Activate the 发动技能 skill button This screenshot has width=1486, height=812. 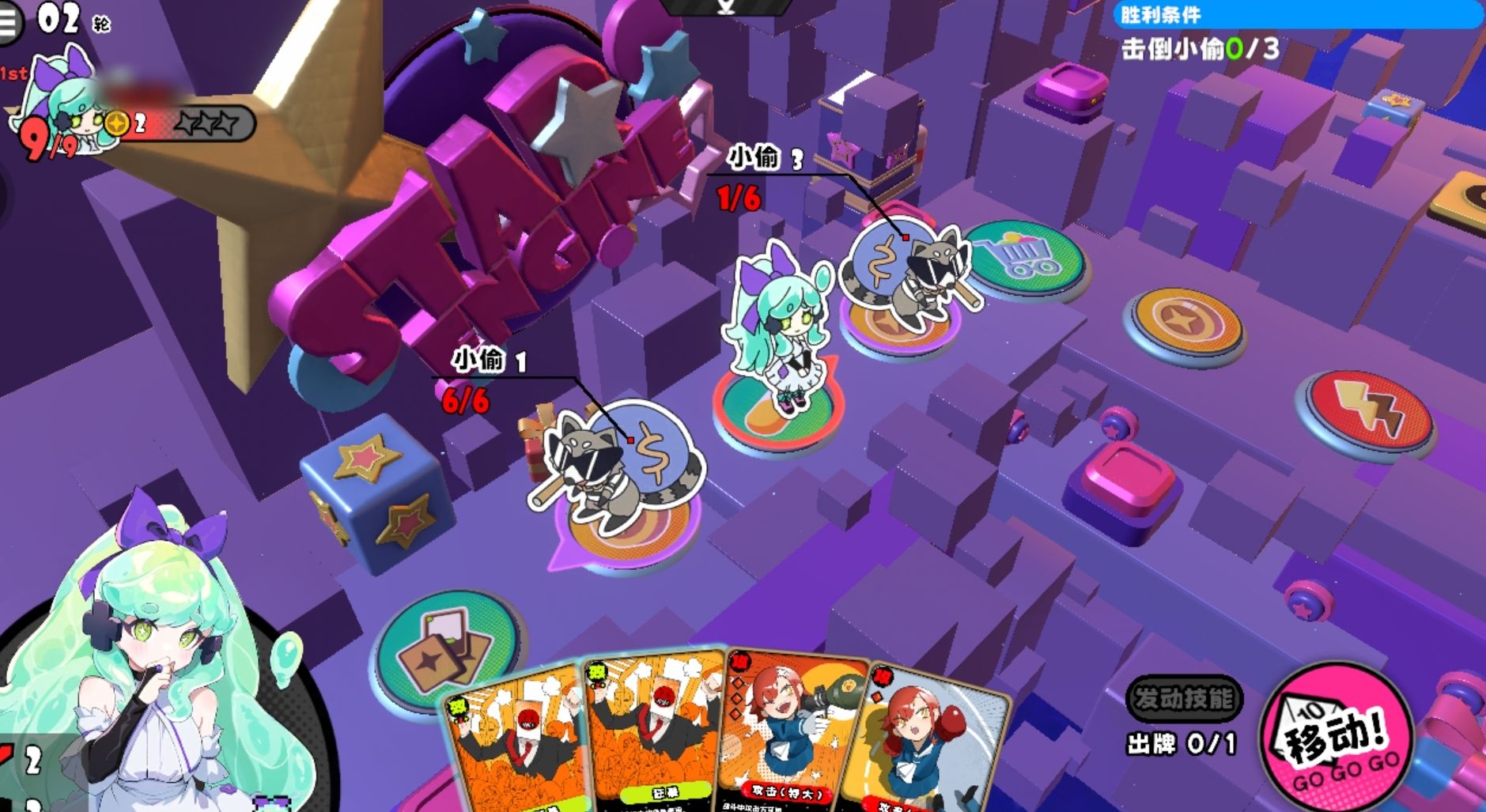click(x=1183, y=698)
